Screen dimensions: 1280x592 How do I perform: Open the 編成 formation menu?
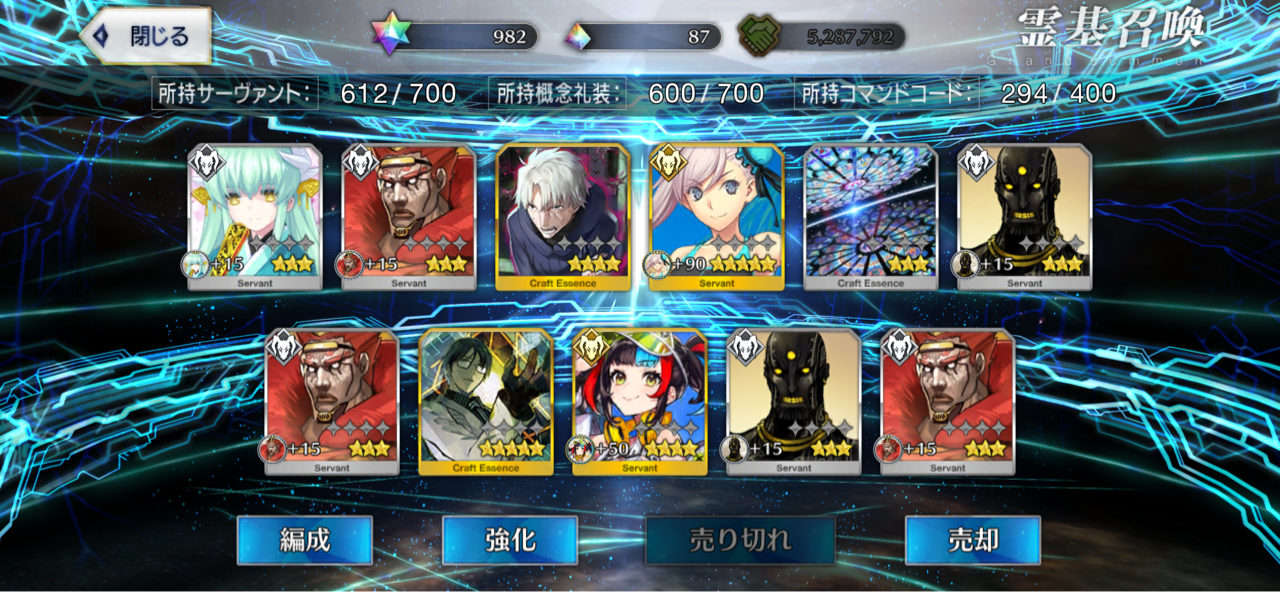pos(304,541)
